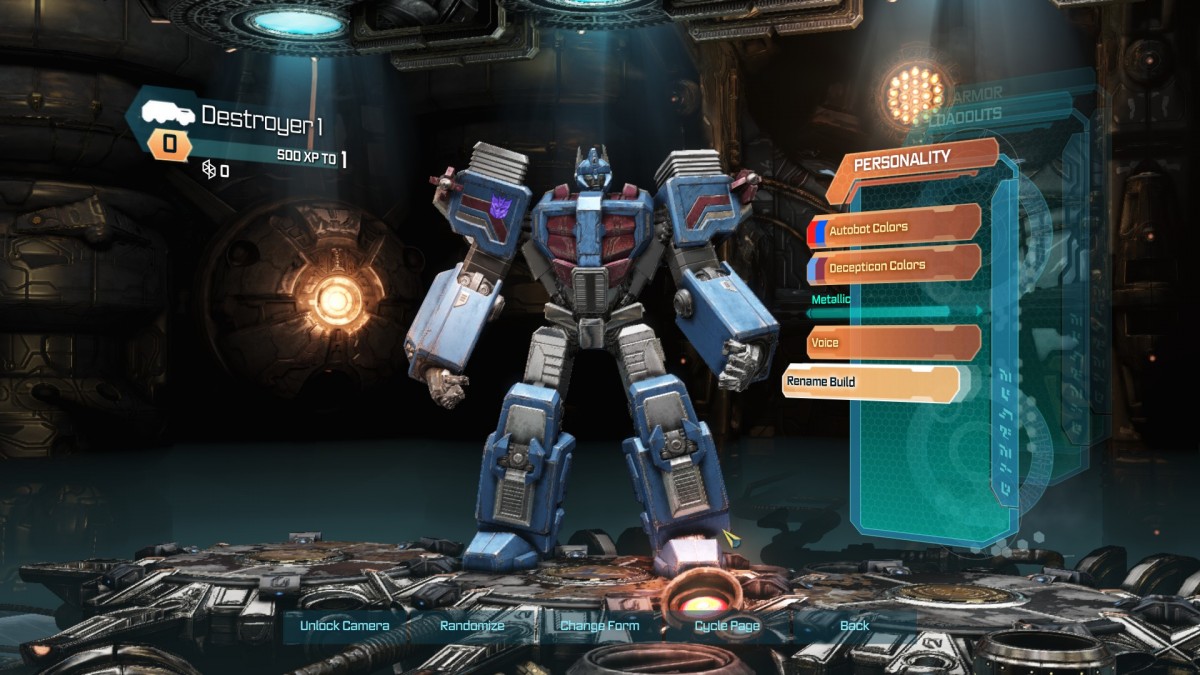Screen dimensions: 1200x675
Task: Go Back to the previous screen
Action: point(854,626)
